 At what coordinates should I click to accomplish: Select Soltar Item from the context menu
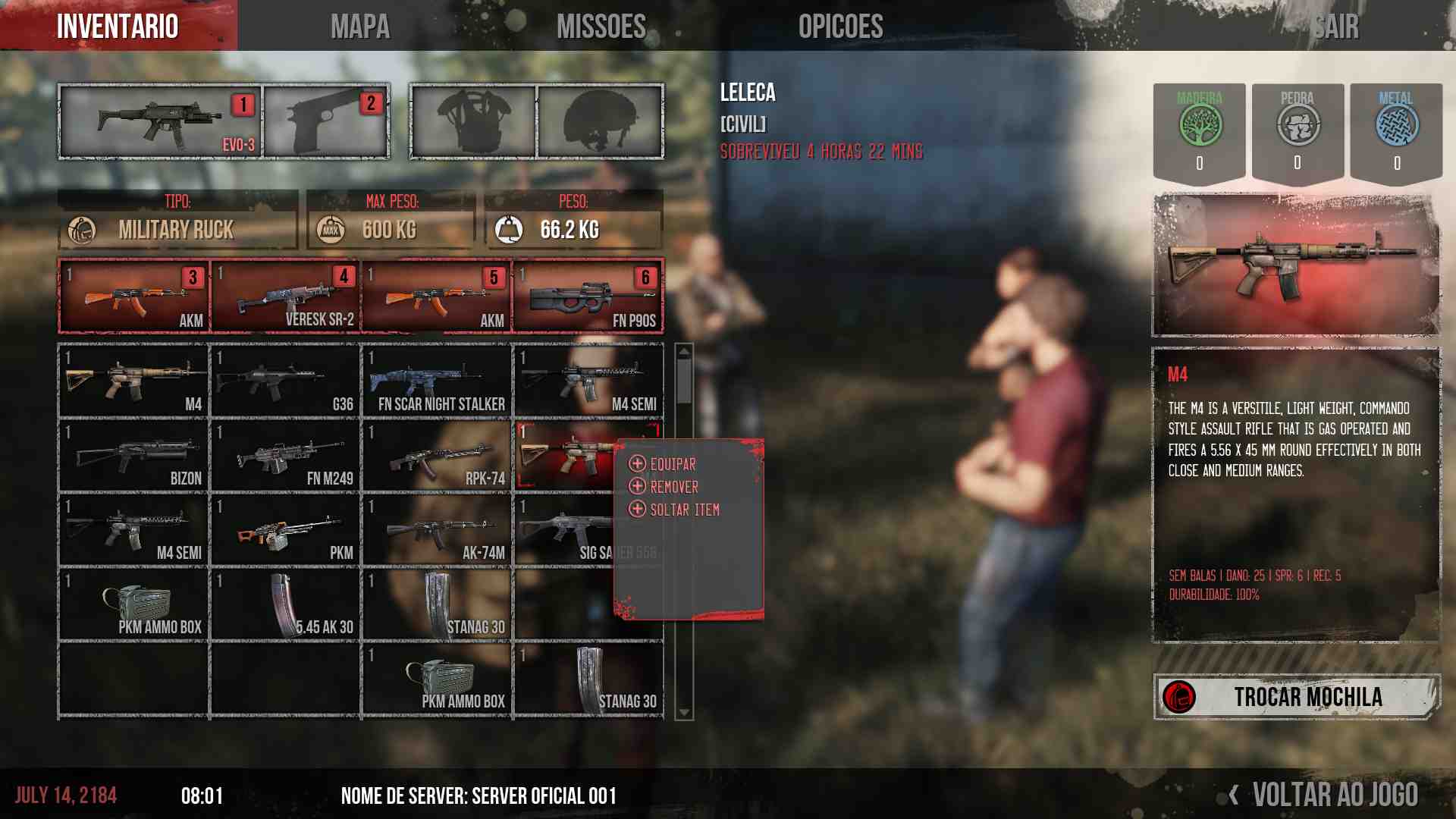[684, 510]
